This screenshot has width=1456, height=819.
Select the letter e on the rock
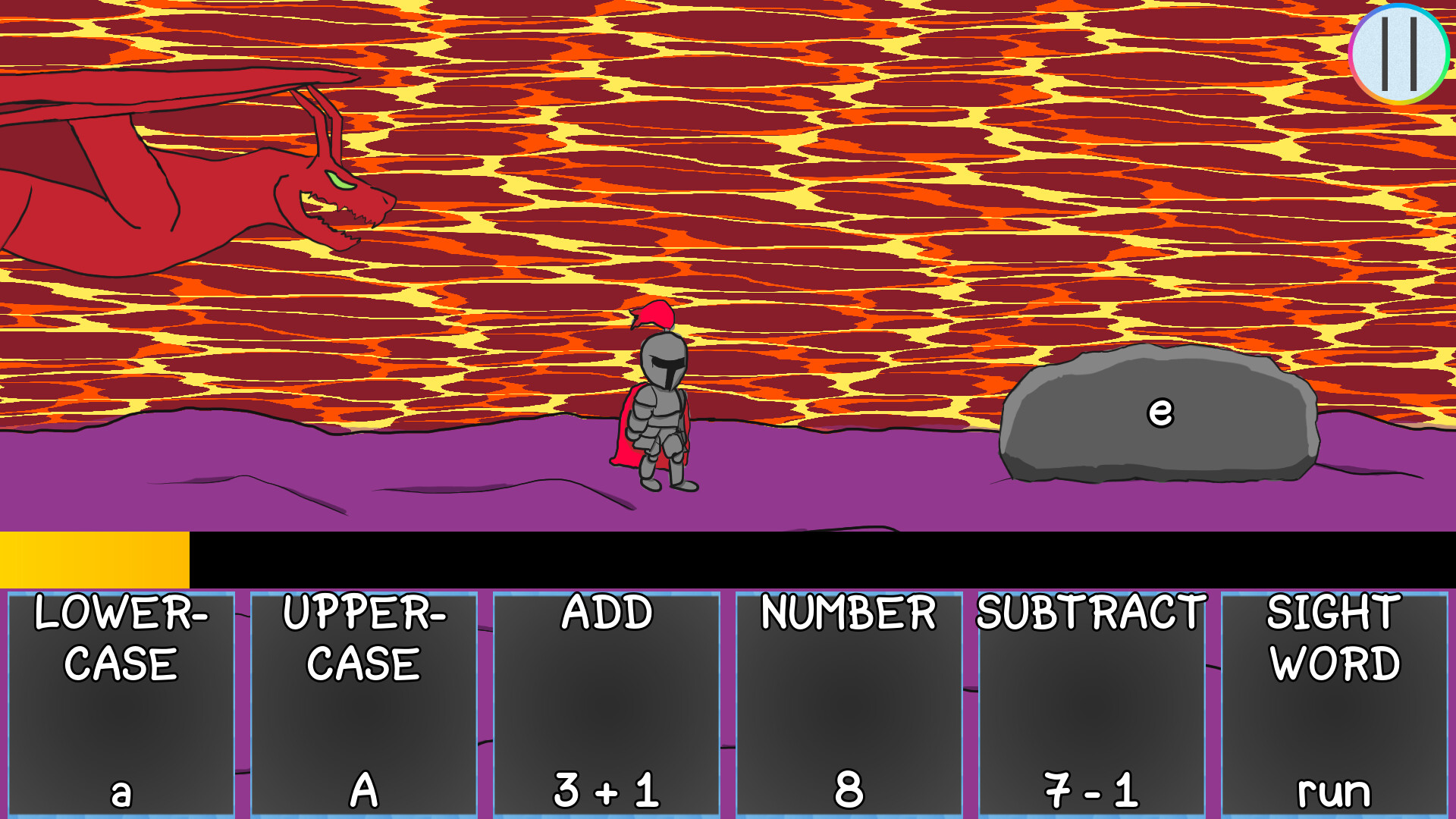coord(1159,412)
